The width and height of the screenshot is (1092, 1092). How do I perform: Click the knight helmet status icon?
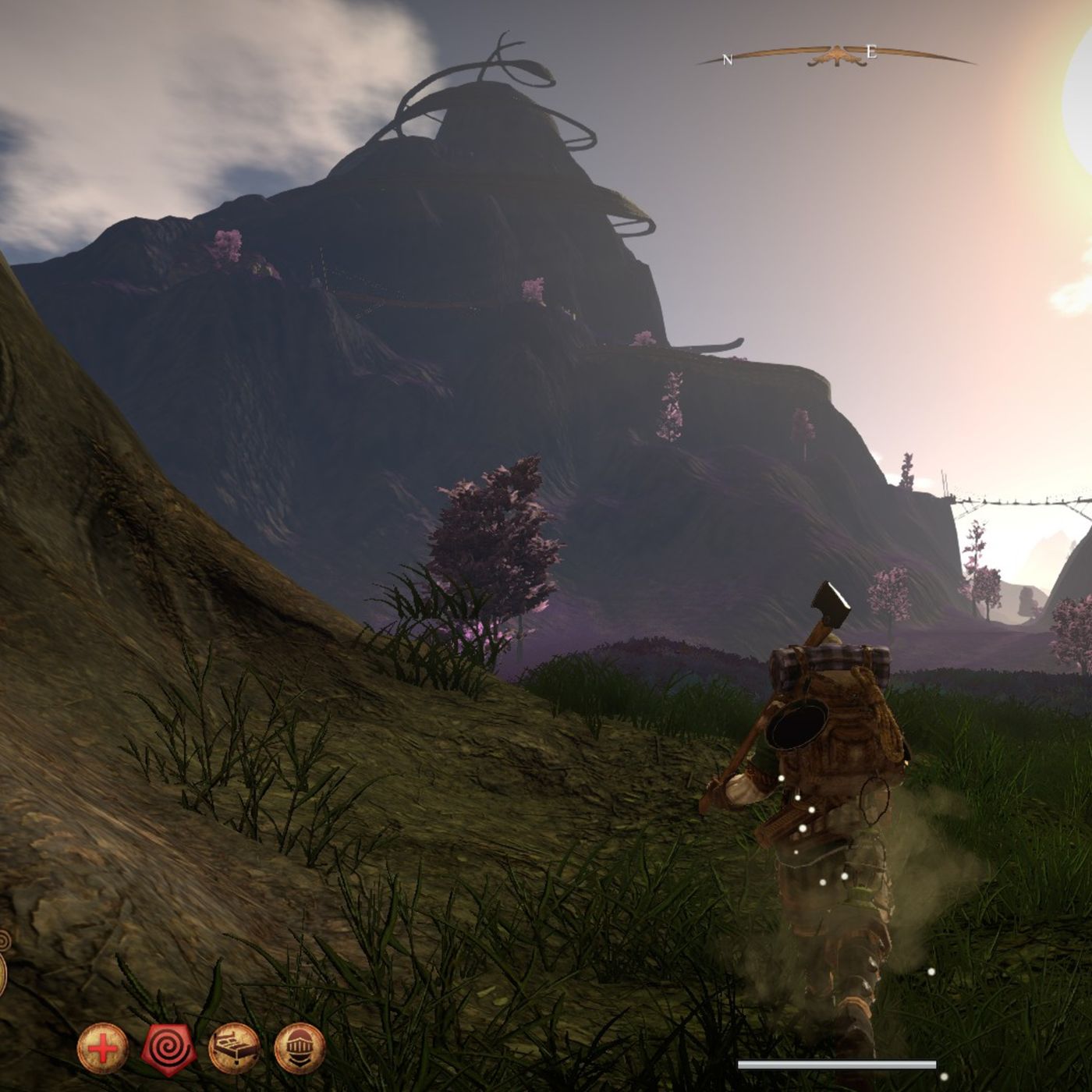click(x=300, y=1049)
